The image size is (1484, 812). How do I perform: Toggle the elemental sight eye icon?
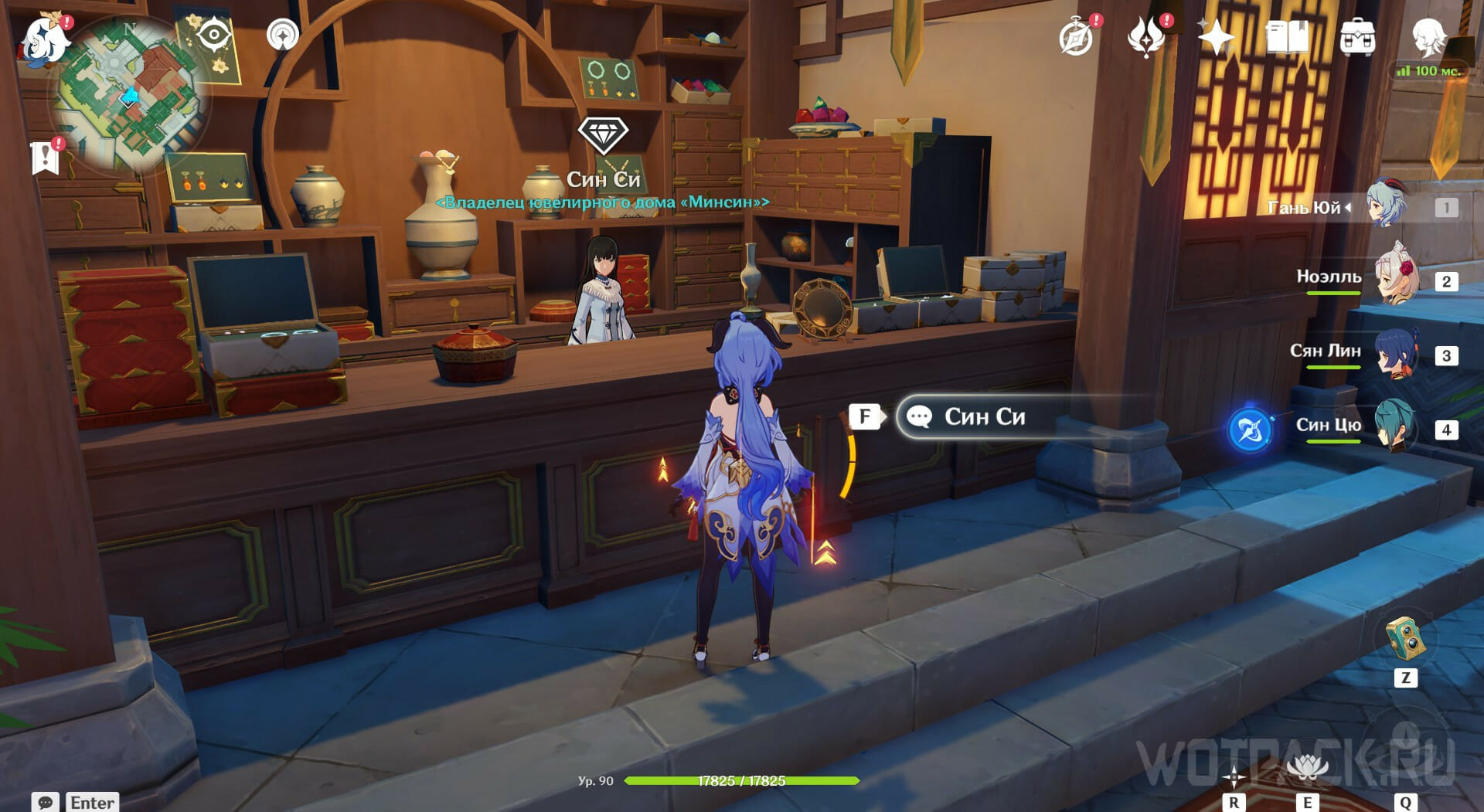tap(213, 36)
